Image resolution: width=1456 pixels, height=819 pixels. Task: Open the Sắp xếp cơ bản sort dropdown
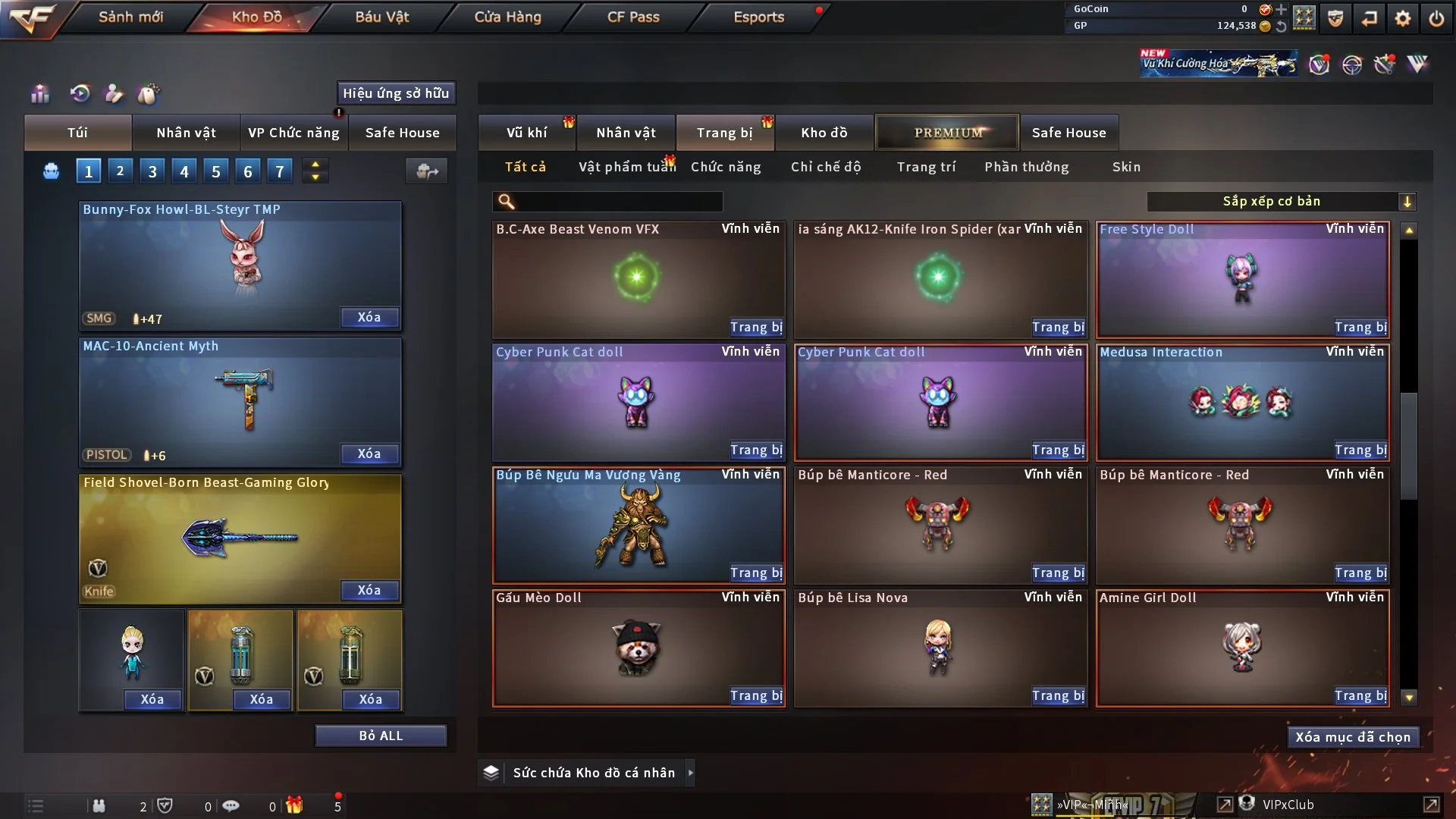click(x=1281, y=202)
